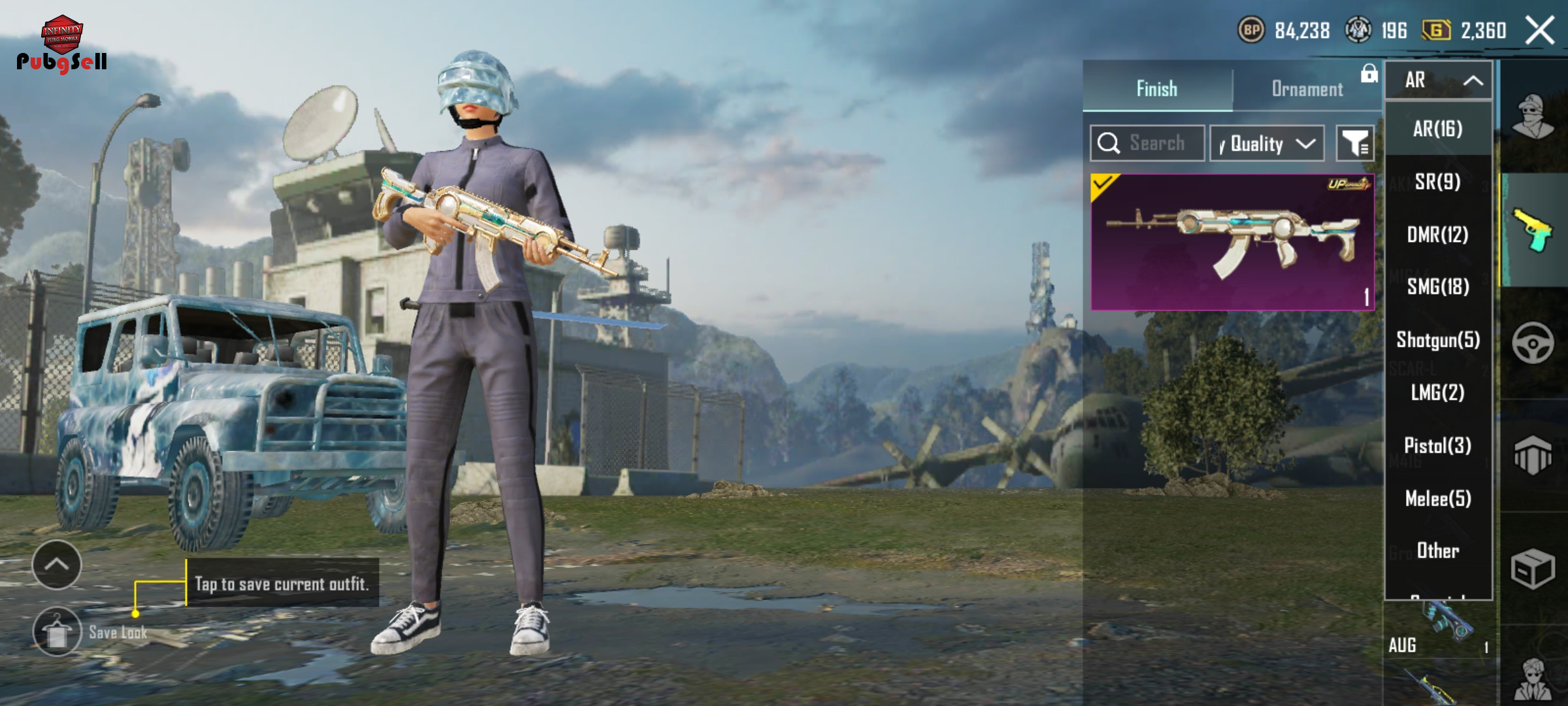Viewport: 1568px width, 706px height.
Task: Show LMG(2) finishes
Action: [1438, 393]
